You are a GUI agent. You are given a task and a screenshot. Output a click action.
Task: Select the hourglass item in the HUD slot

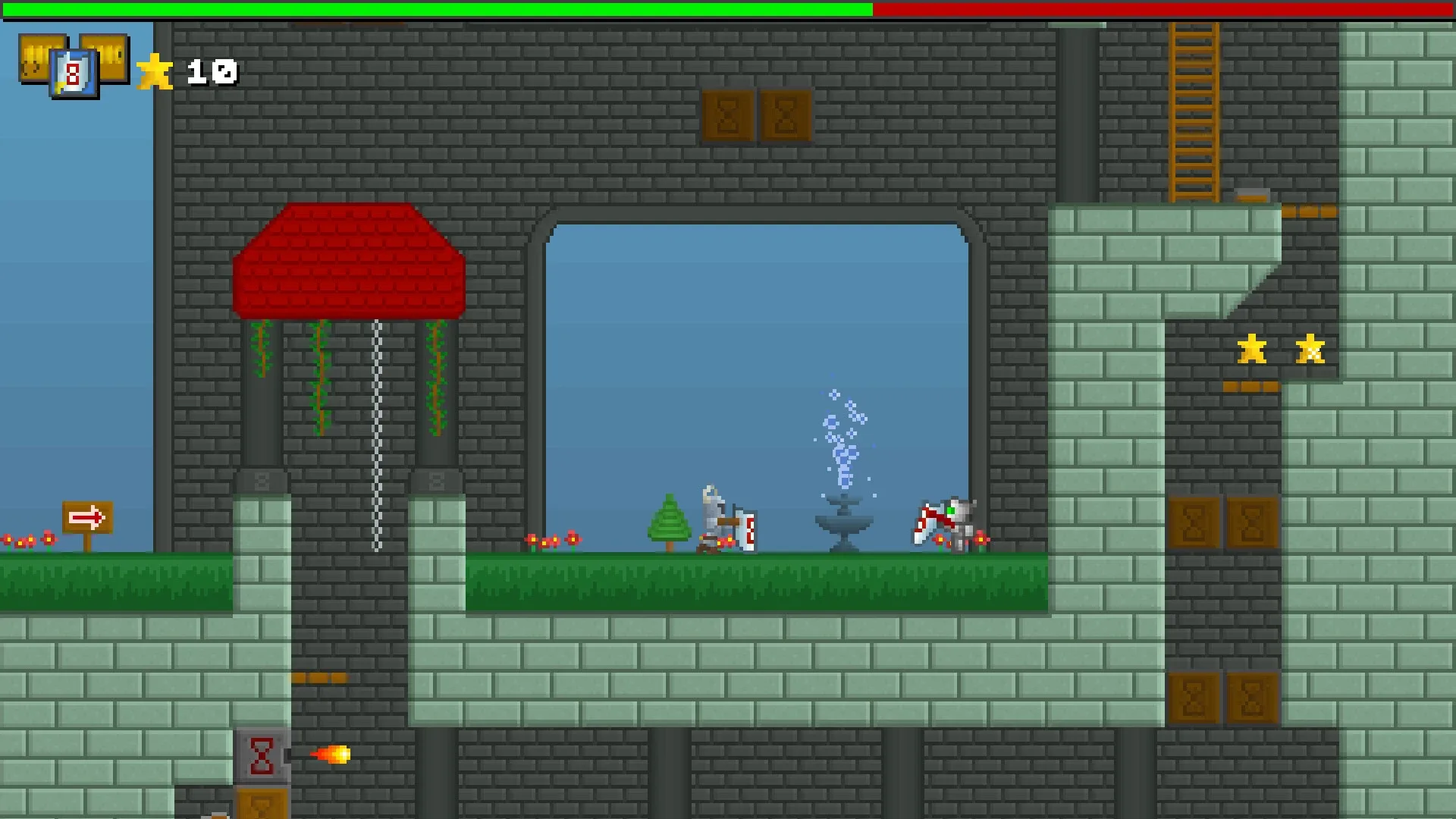[x=74, y=72]
